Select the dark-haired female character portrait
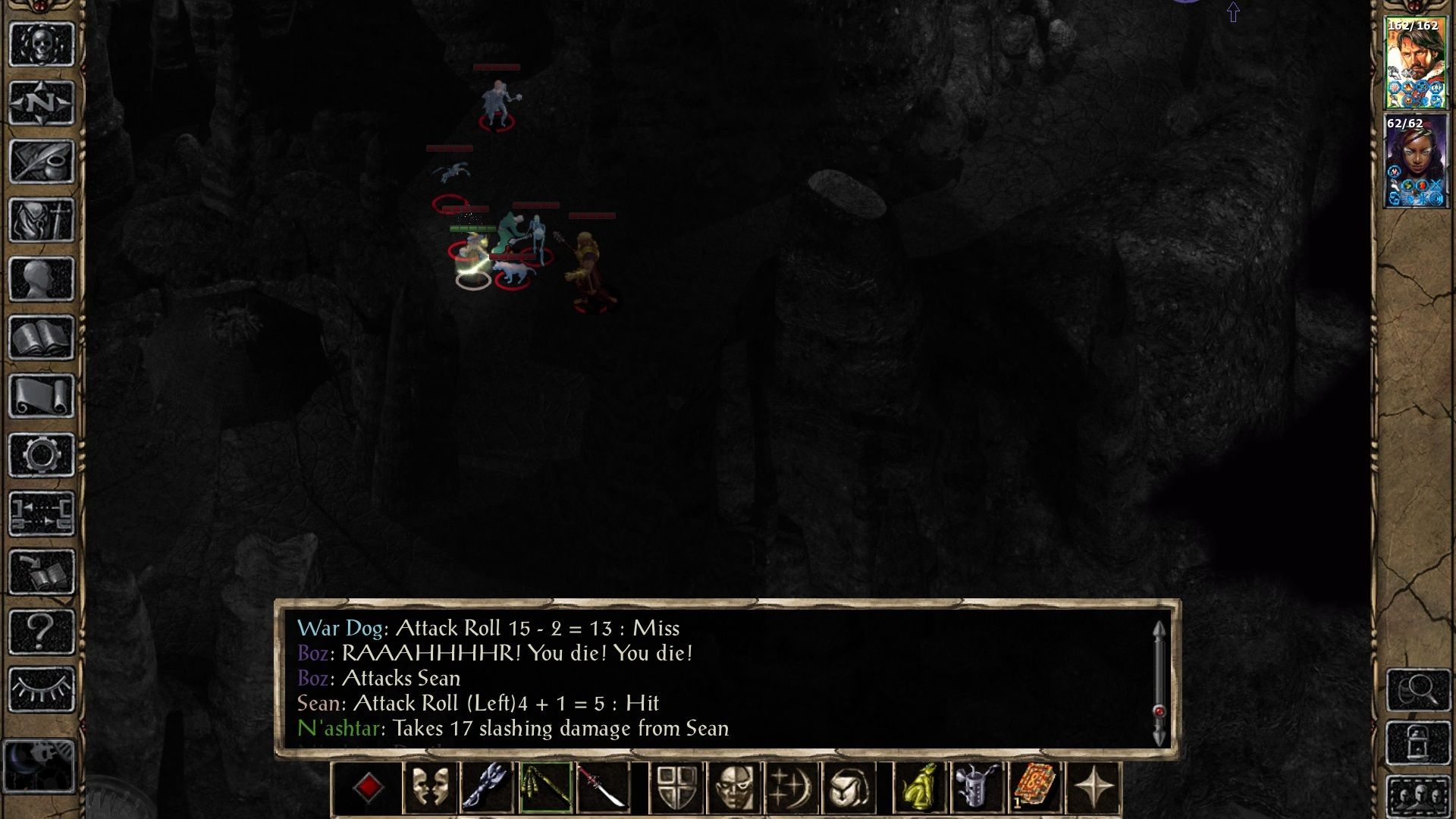 click(1415, 162)
